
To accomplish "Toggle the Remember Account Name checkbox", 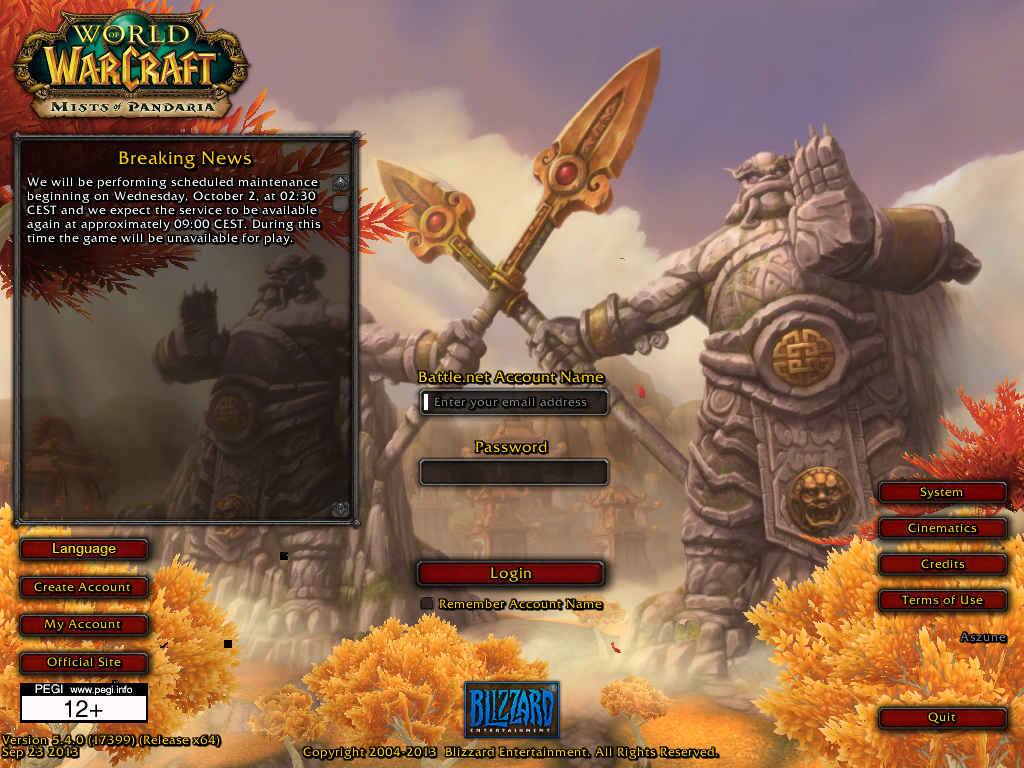I will [x=427, y=603].
